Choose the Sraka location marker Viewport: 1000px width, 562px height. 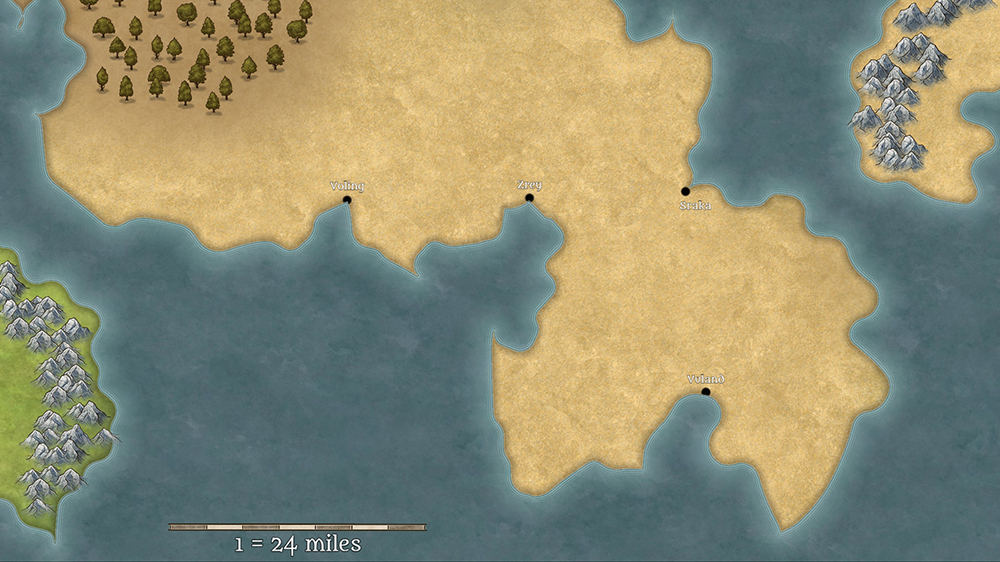click(x=686, y=191)
